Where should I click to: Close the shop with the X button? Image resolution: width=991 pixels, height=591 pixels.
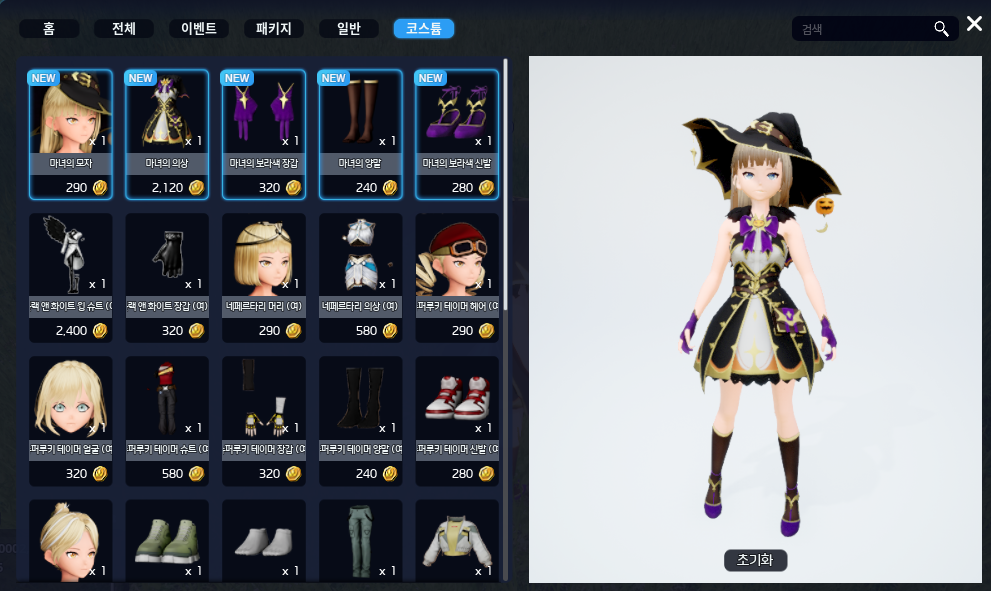[x=974, y=24]
